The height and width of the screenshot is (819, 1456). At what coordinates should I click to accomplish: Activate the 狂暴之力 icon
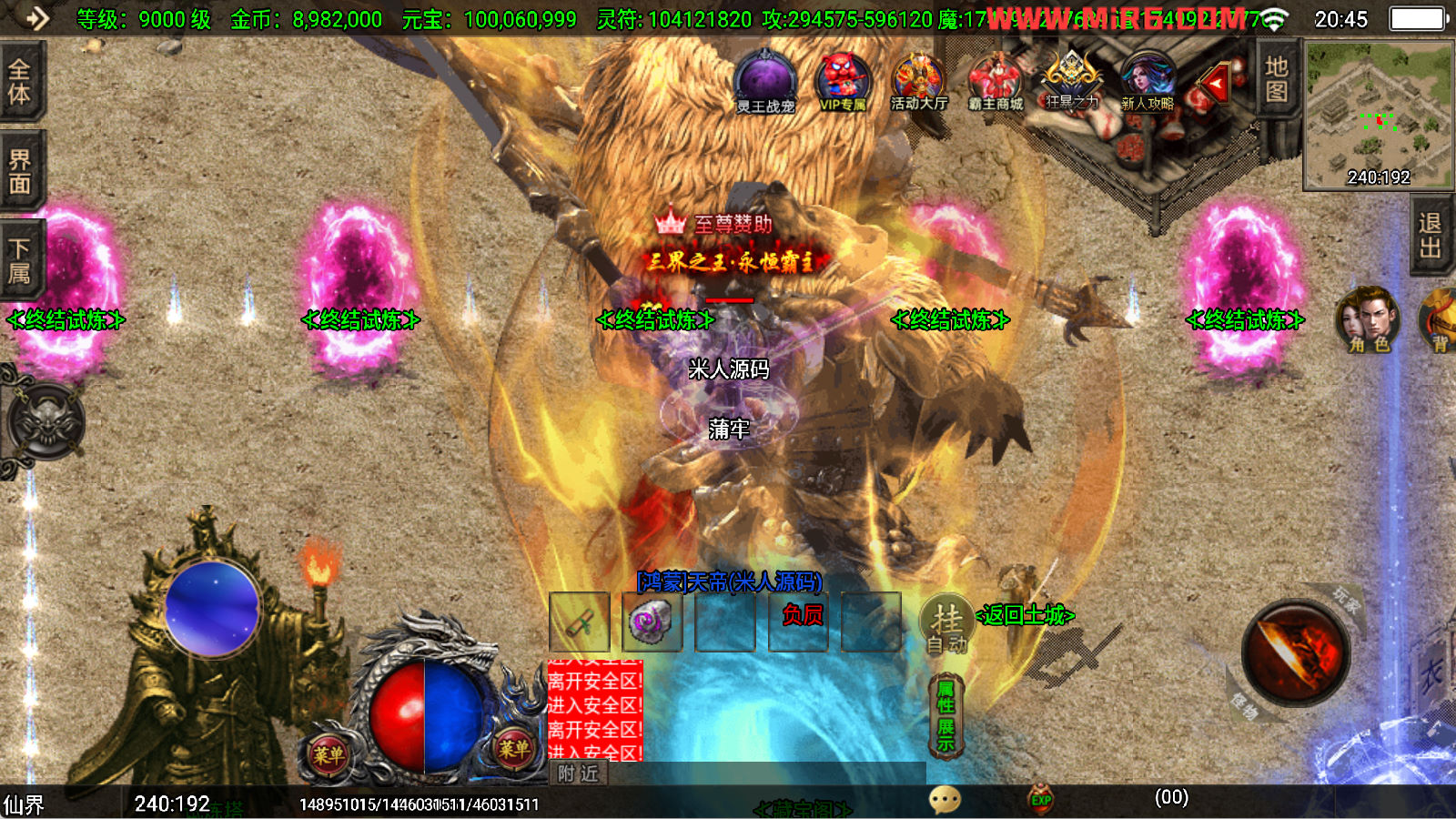(1071, 82)
